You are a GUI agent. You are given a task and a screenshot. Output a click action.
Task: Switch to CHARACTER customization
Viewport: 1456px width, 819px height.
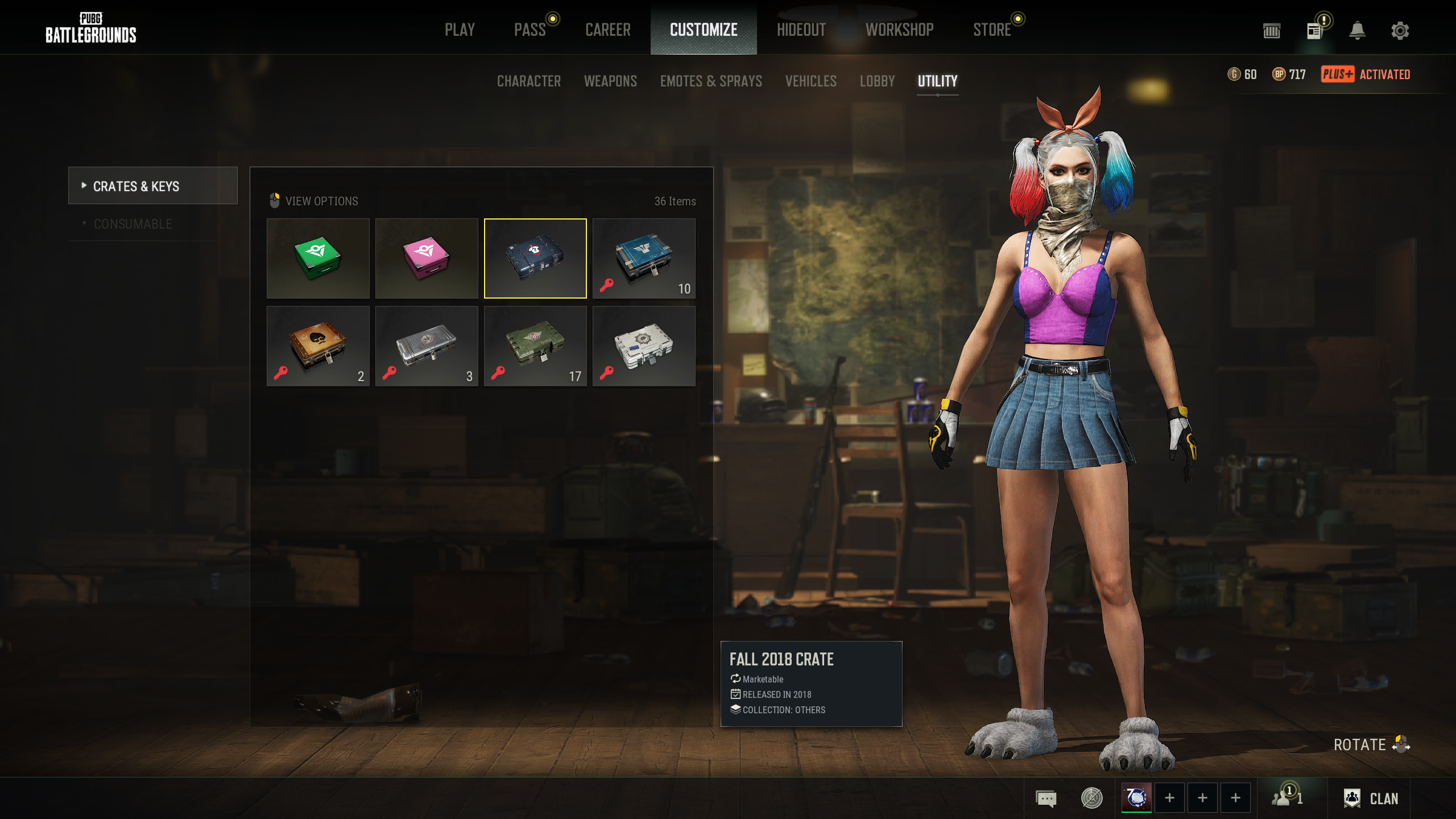pyautogui.click(x=529, y=81)
